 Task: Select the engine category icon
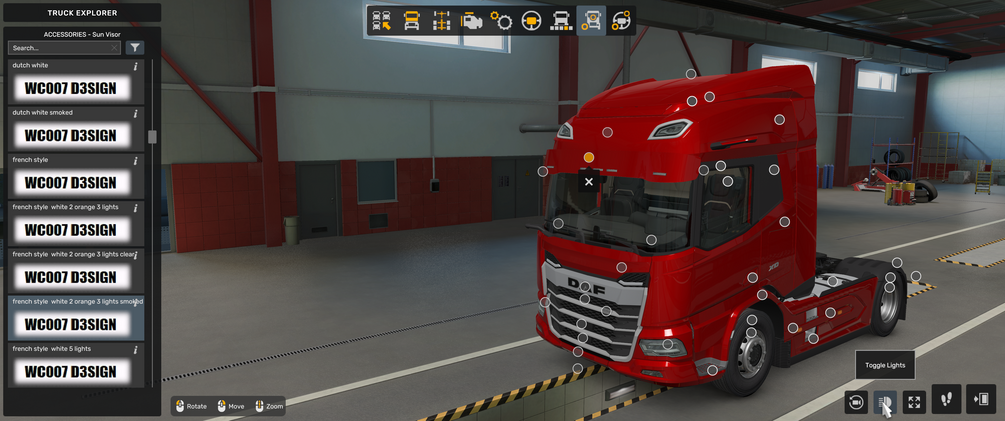click(x=471, y=21)
